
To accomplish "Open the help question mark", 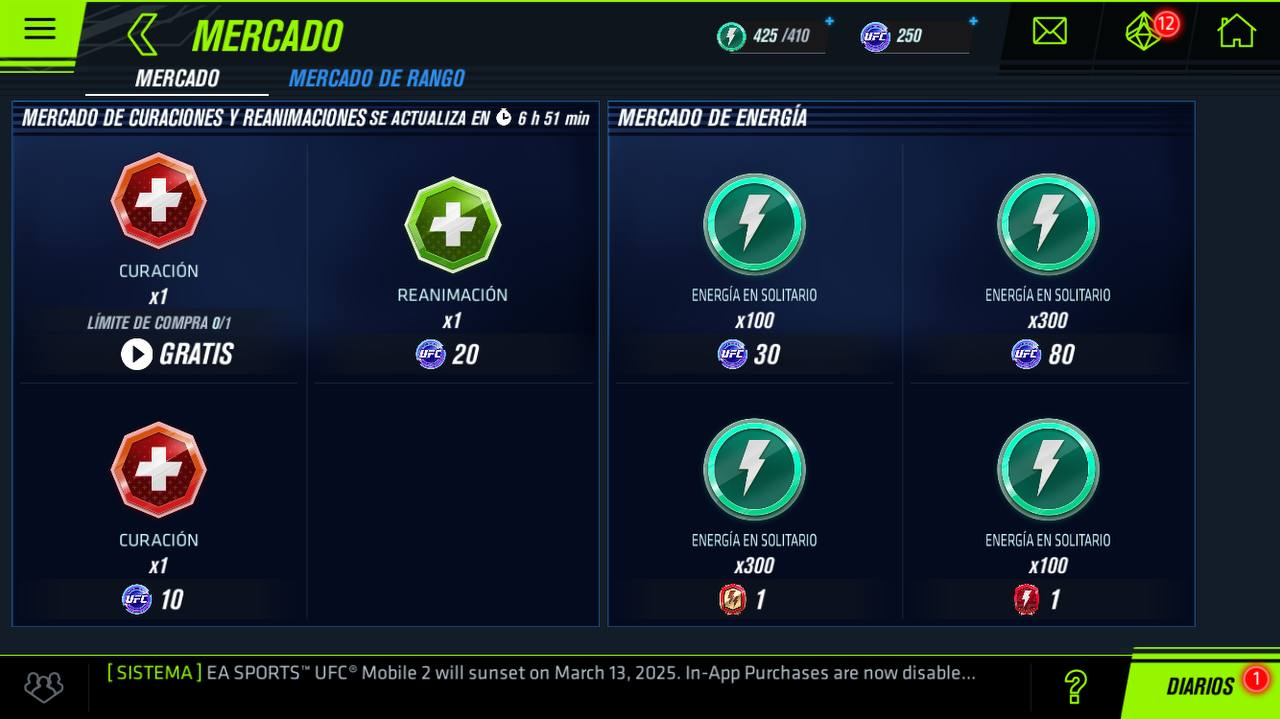I will [1075, 686].
